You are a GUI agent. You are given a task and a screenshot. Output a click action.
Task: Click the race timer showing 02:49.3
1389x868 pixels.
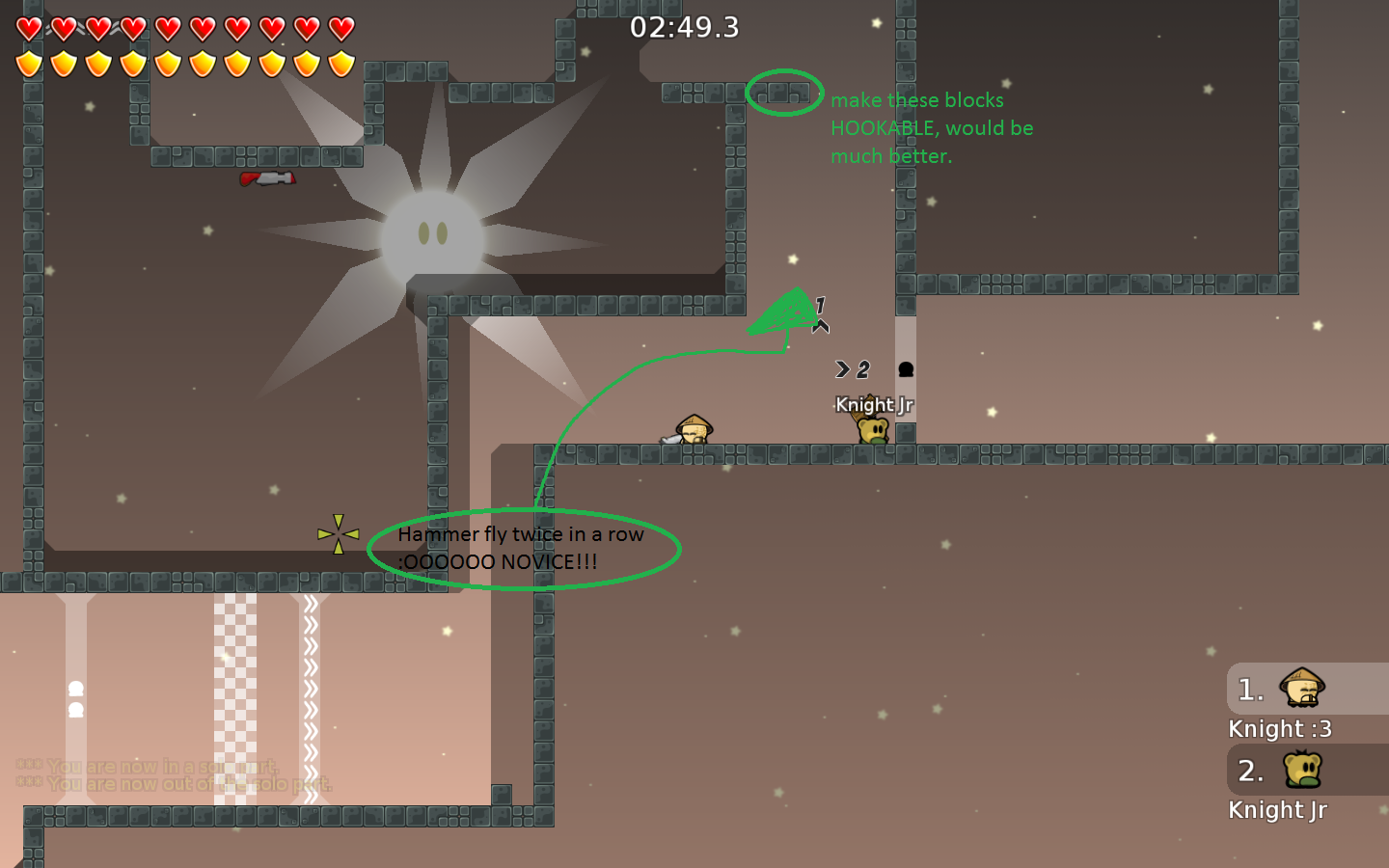[684, 27]
